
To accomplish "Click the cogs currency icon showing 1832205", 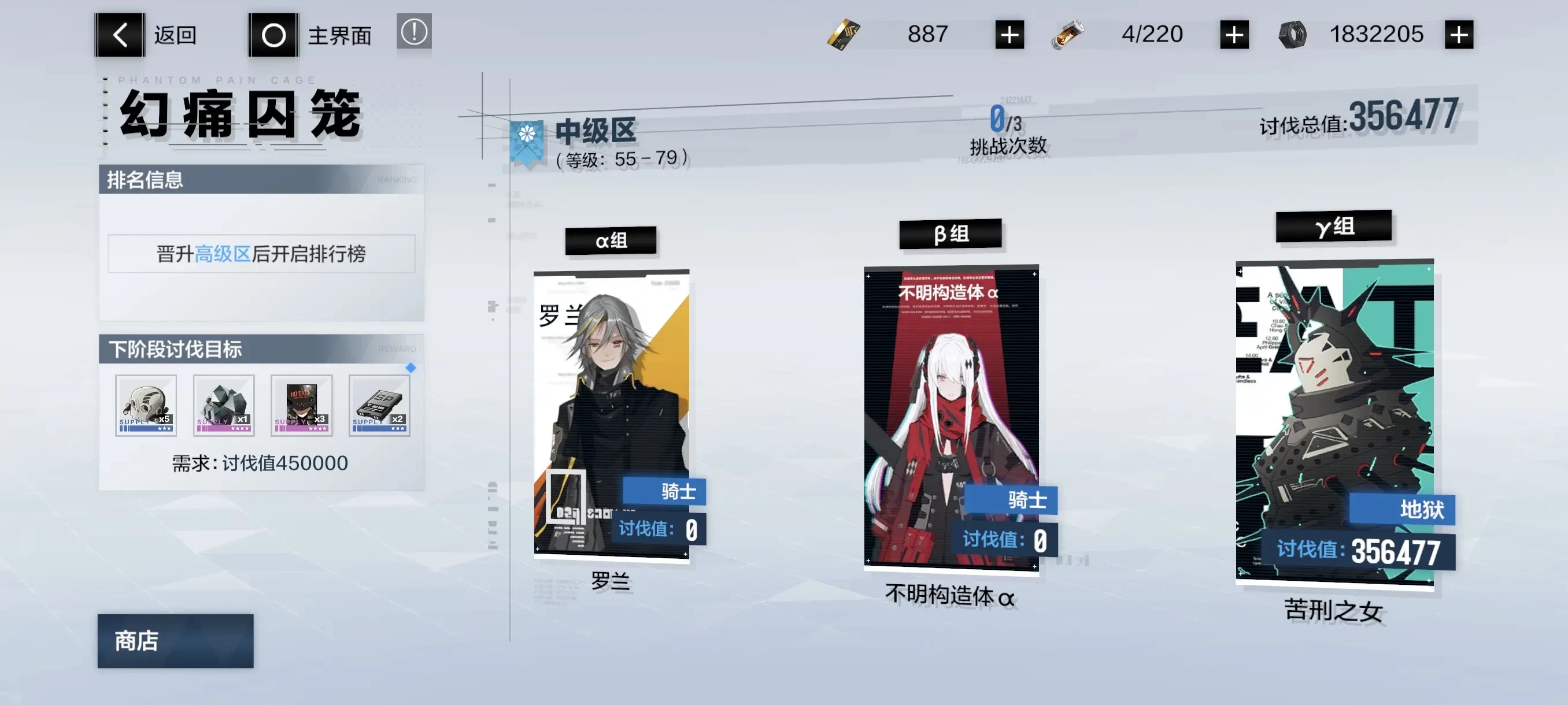I will click(x=1293, y=34).
